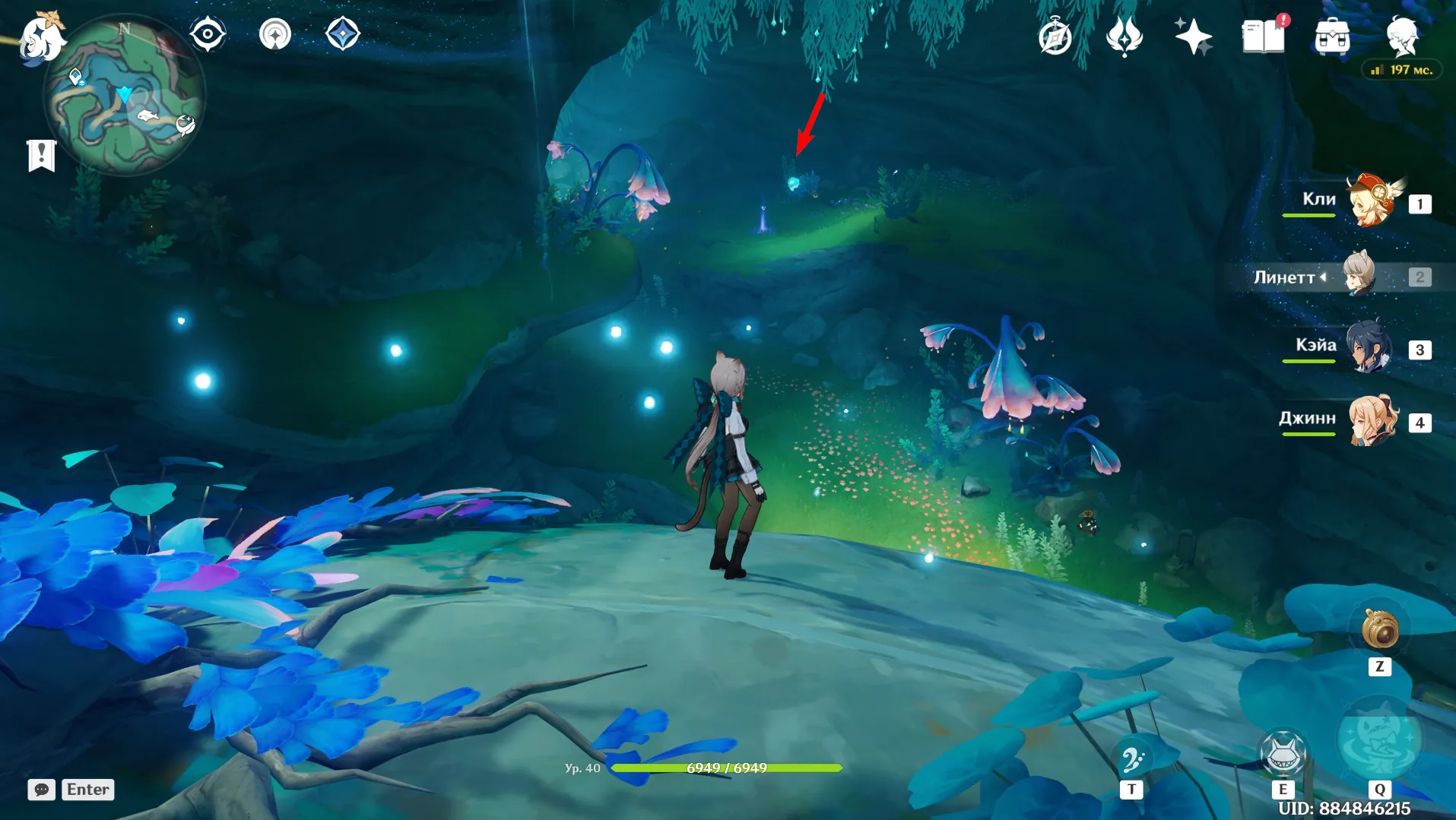This screenshot has width=1456, height=820.
Task: Open the circular minimap
Action: (124, 97)
